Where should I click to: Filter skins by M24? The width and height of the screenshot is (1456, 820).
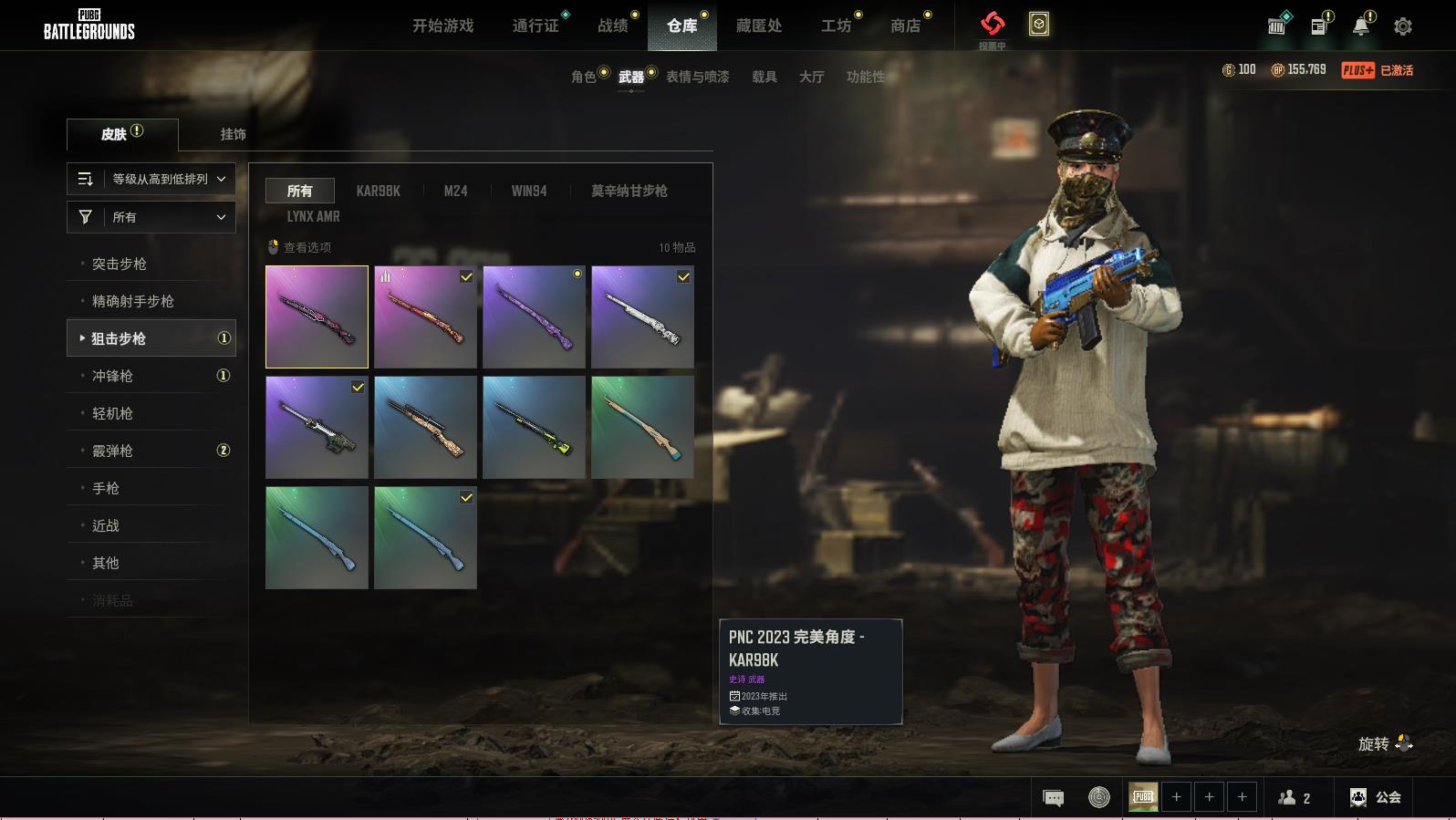pyautogui.click(x=455, y=191)
